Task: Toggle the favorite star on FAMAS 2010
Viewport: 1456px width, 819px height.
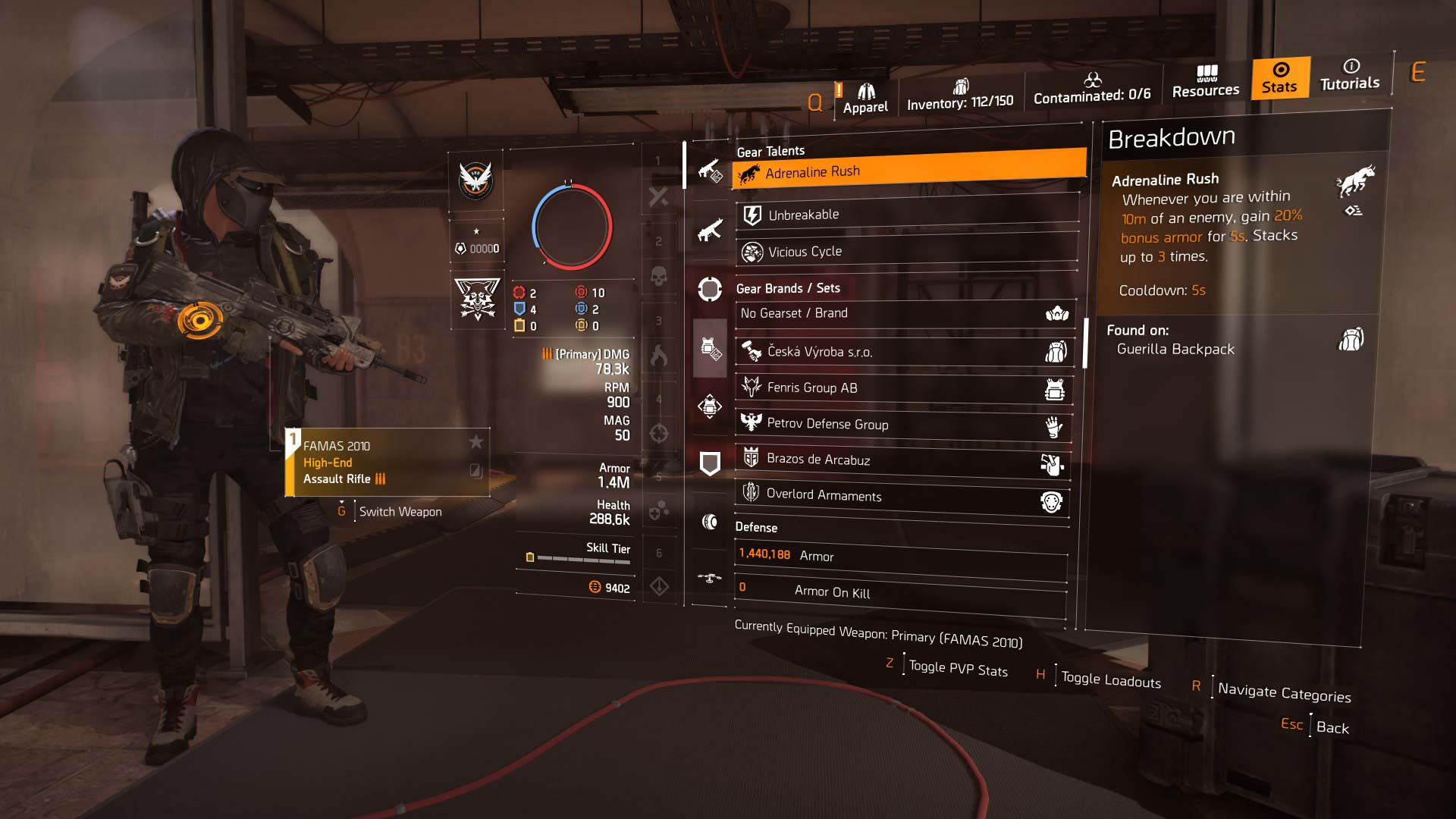Action: point(475,441)
